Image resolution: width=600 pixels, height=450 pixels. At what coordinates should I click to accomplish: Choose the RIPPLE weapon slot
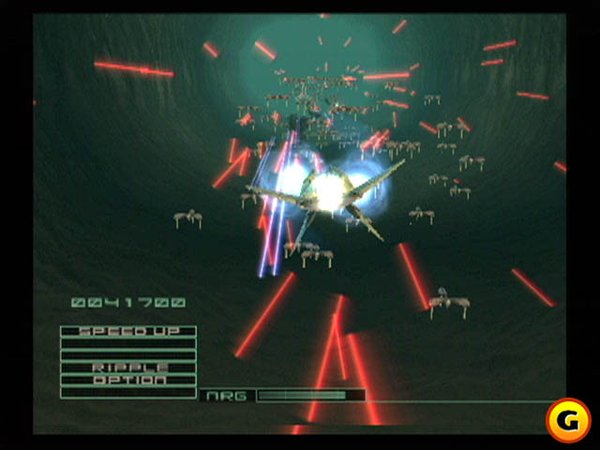coord(128,367)
